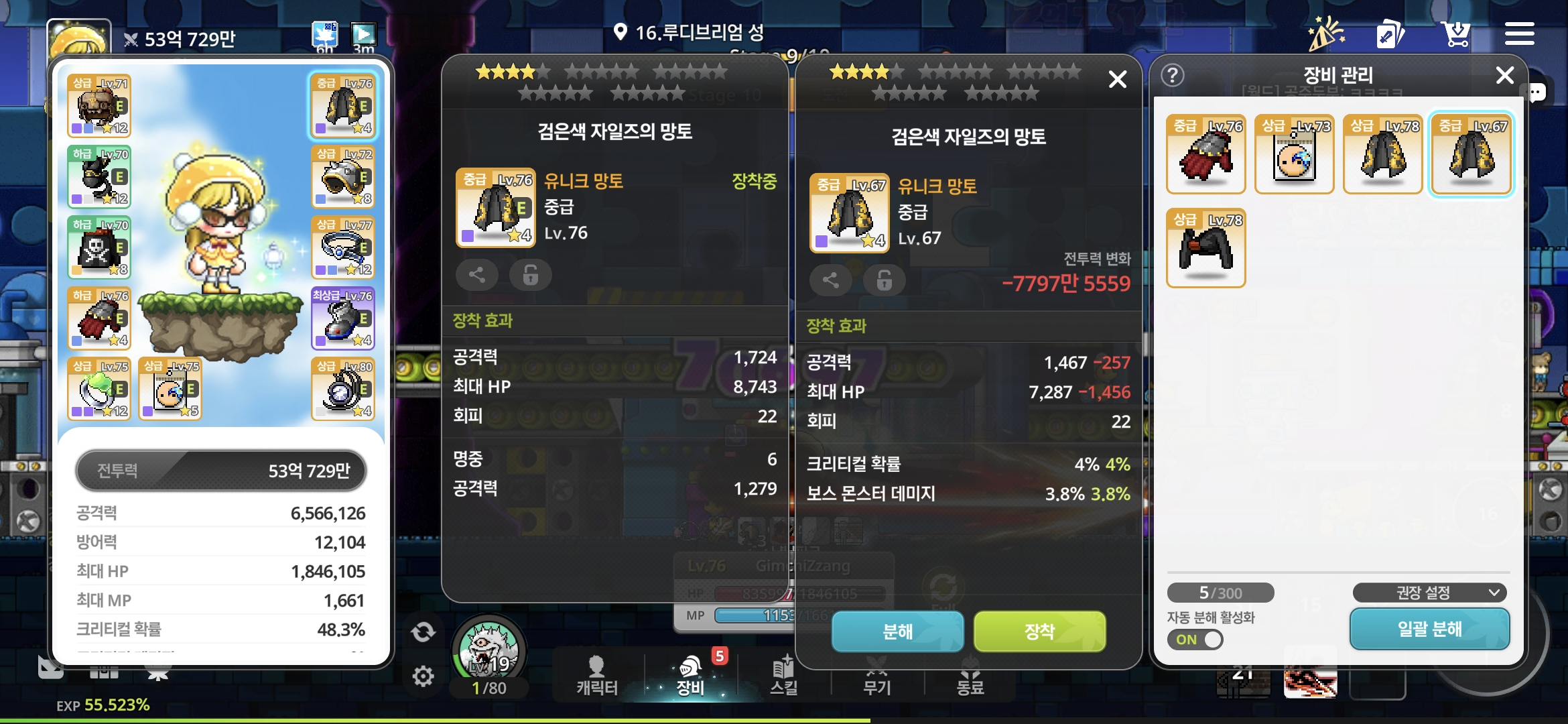Image resolution: width=1568 pixels, height=724 pixels.
Task: Open the shopping cart shop icon
Action: (1455, 34)
